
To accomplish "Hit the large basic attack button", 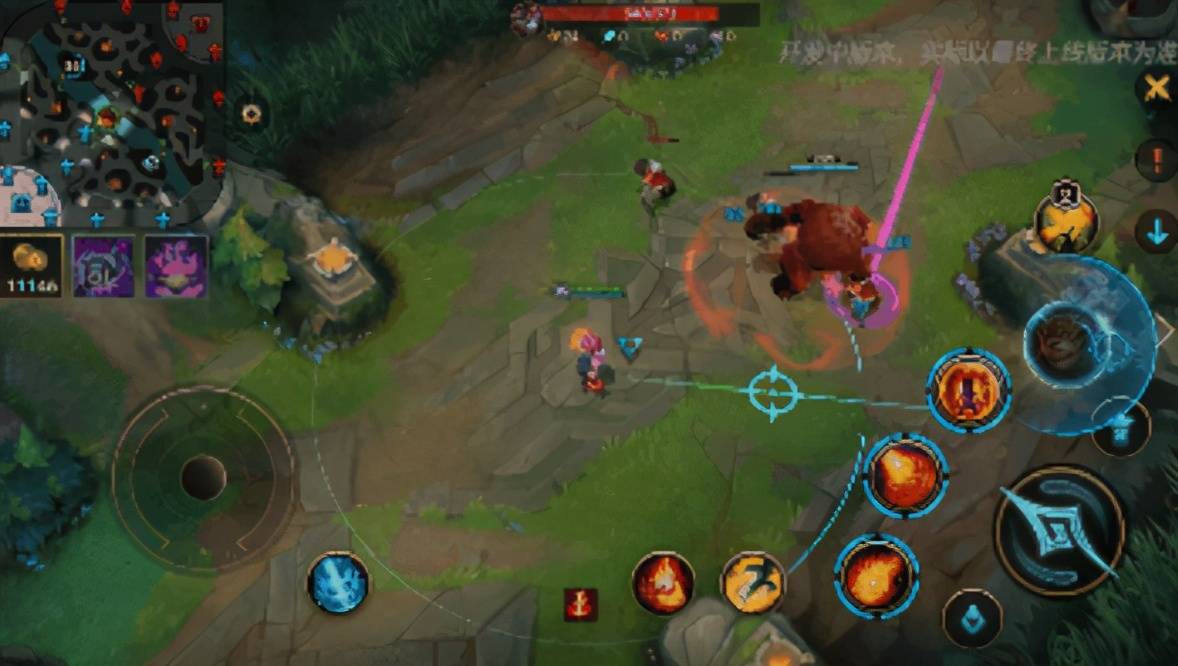I will coord(1059,530).
